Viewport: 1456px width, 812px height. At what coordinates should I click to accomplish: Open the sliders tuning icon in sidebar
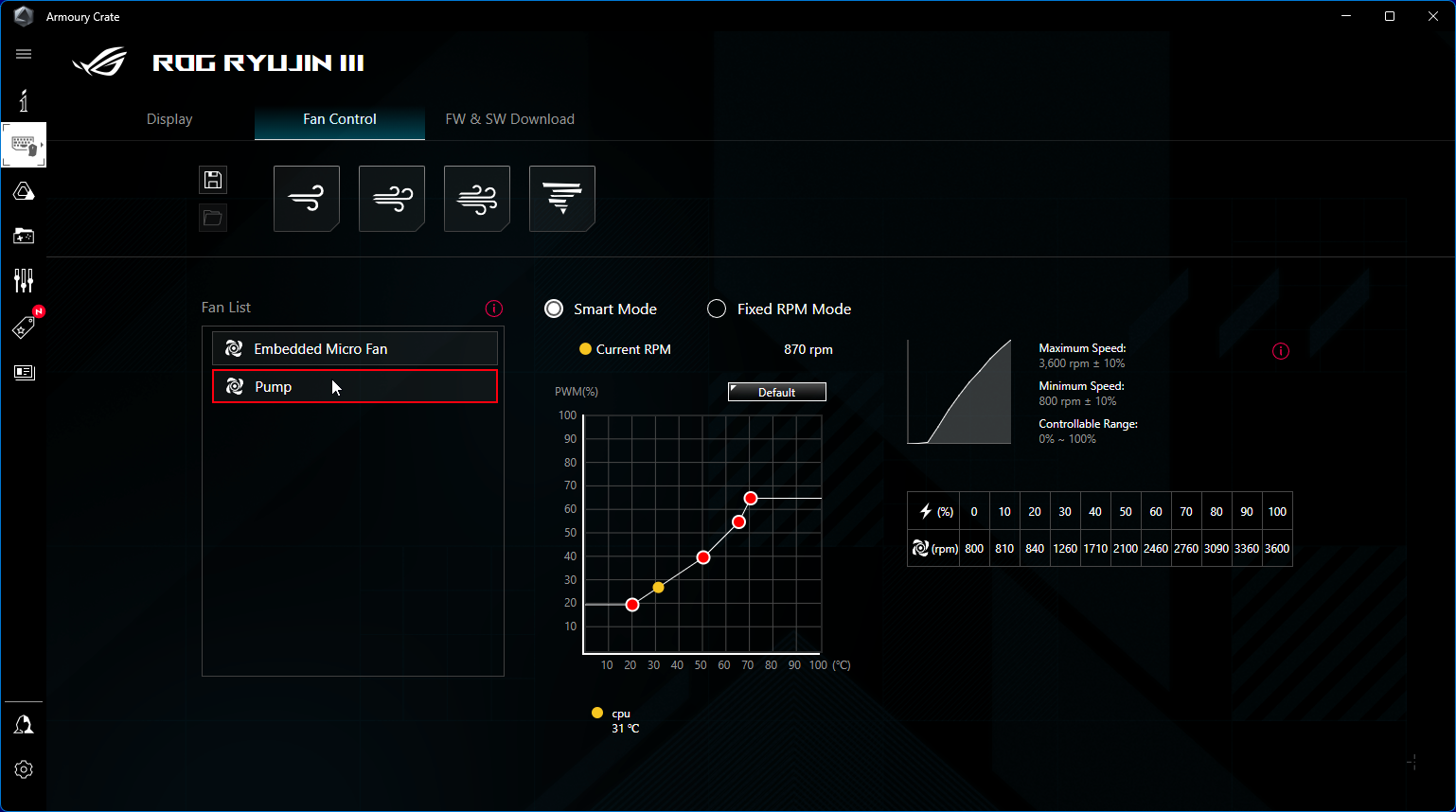[24, 280]
